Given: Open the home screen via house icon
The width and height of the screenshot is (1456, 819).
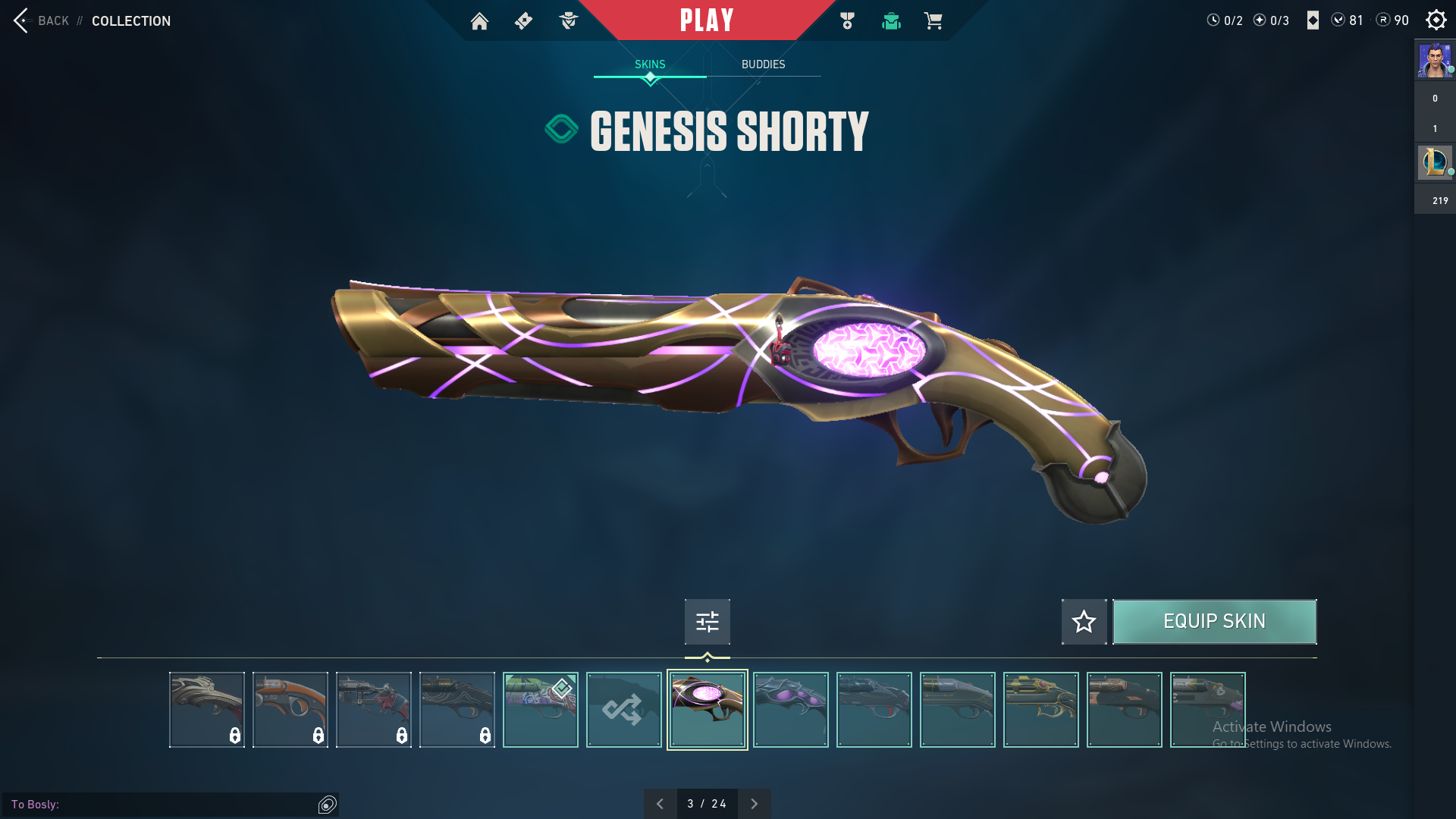Looking at the screenshot, I should point(479,21).
